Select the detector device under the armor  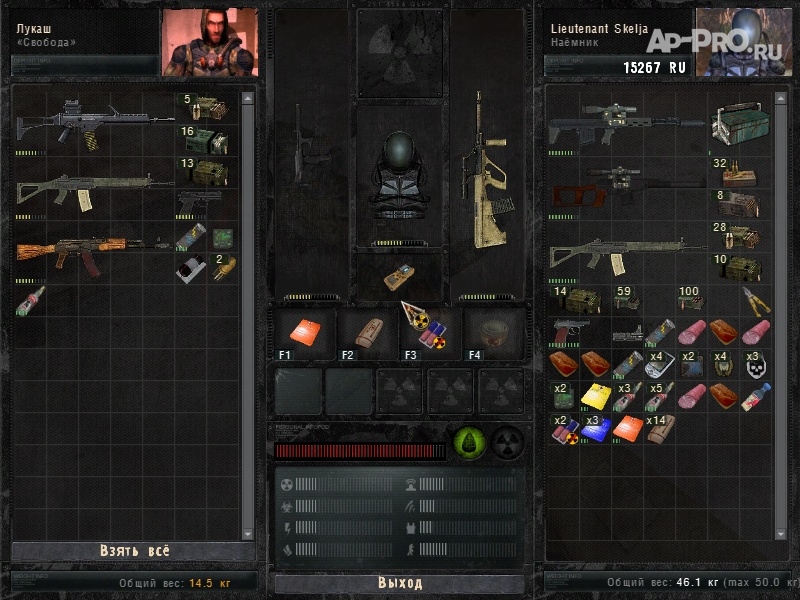tap(398, 277)
